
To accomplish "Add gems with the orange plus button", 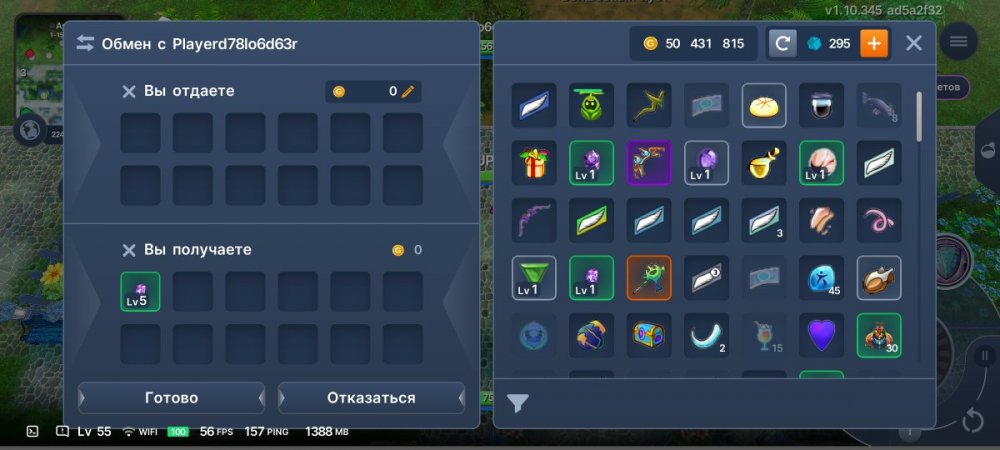I will pyautogui.click(x=874, y=43).
